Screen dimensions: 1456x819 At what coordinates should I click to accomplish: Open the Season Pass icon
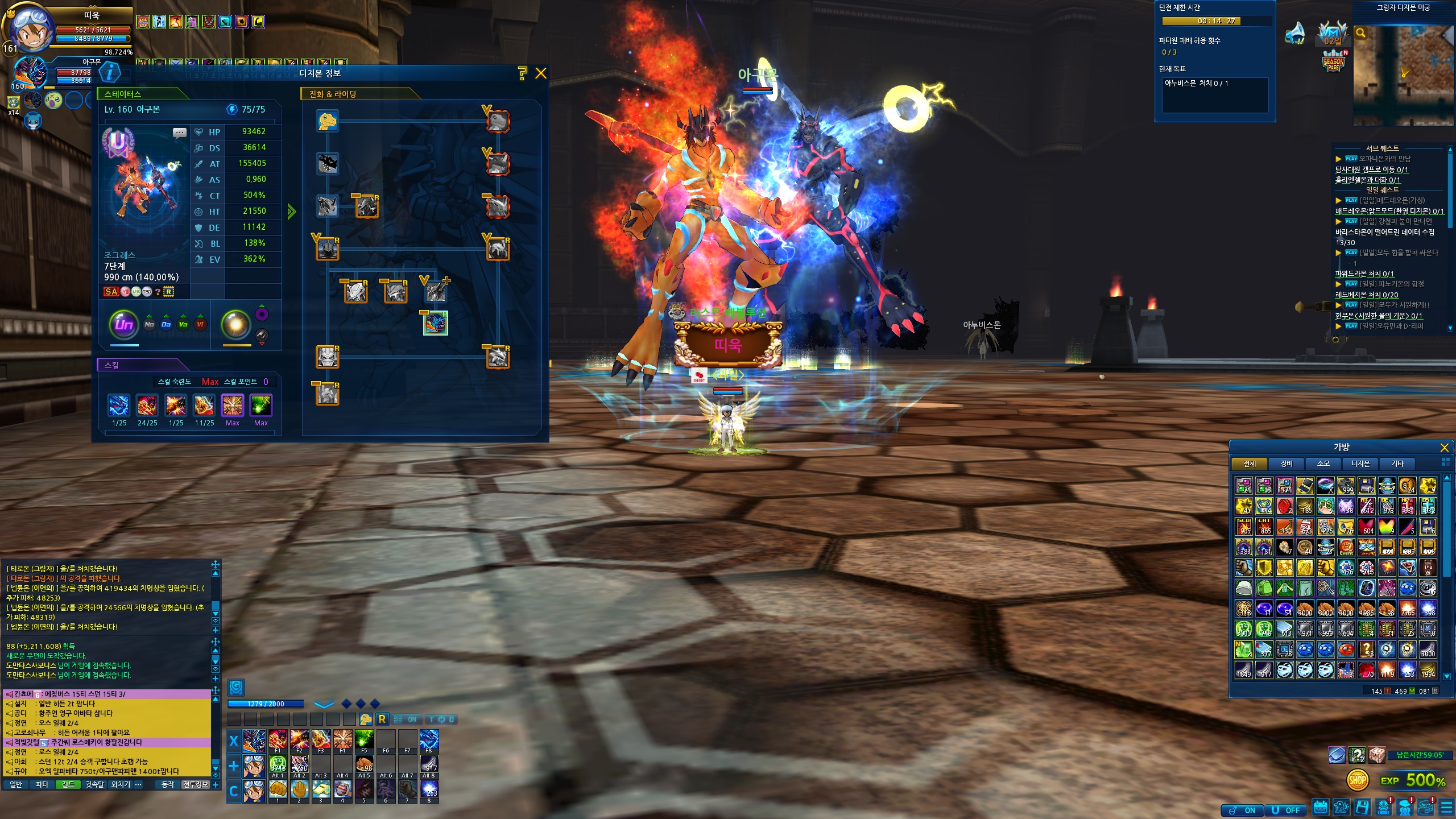coord(1333,61)
